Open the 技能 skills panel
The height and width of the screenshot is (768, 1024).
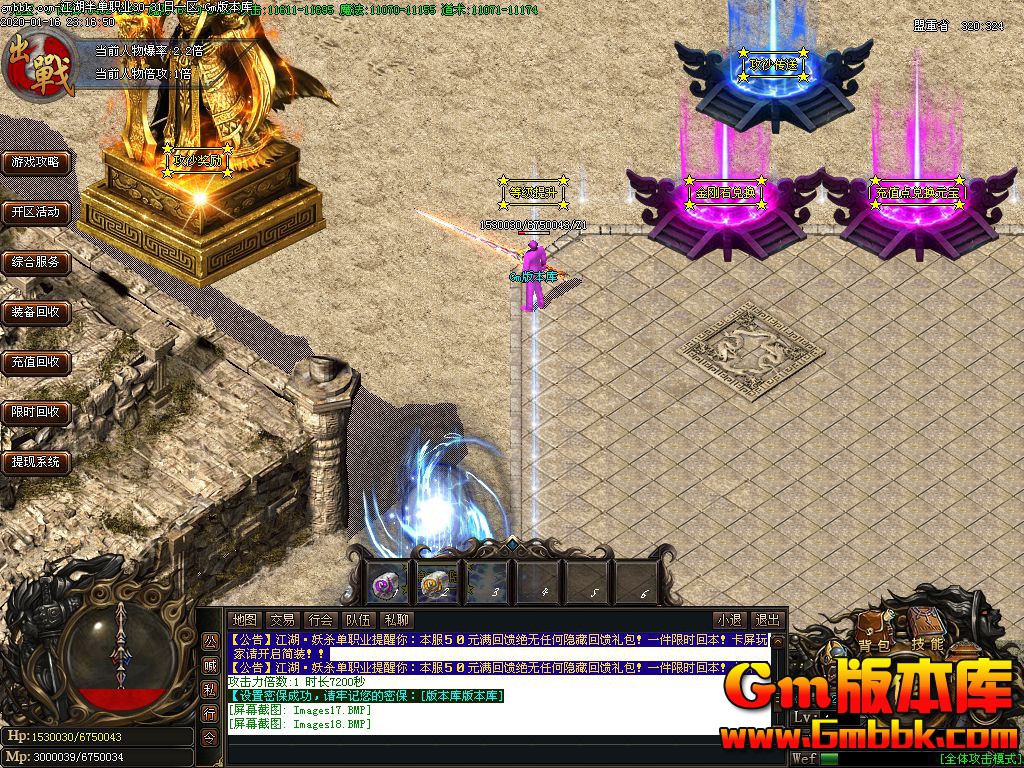927,645
